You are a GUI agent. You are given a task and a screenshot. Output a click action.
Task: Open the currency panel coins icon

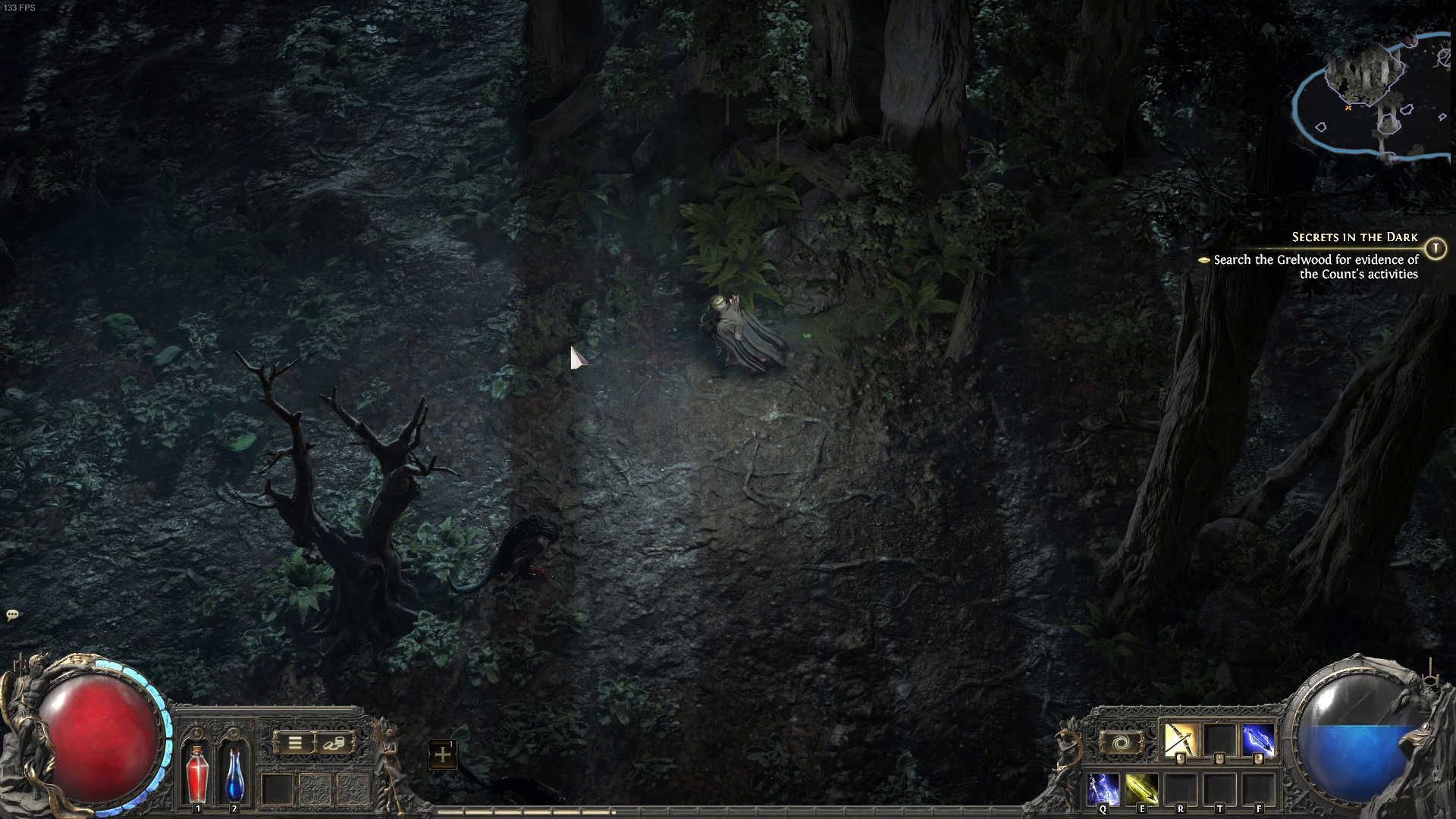(334, 744)
